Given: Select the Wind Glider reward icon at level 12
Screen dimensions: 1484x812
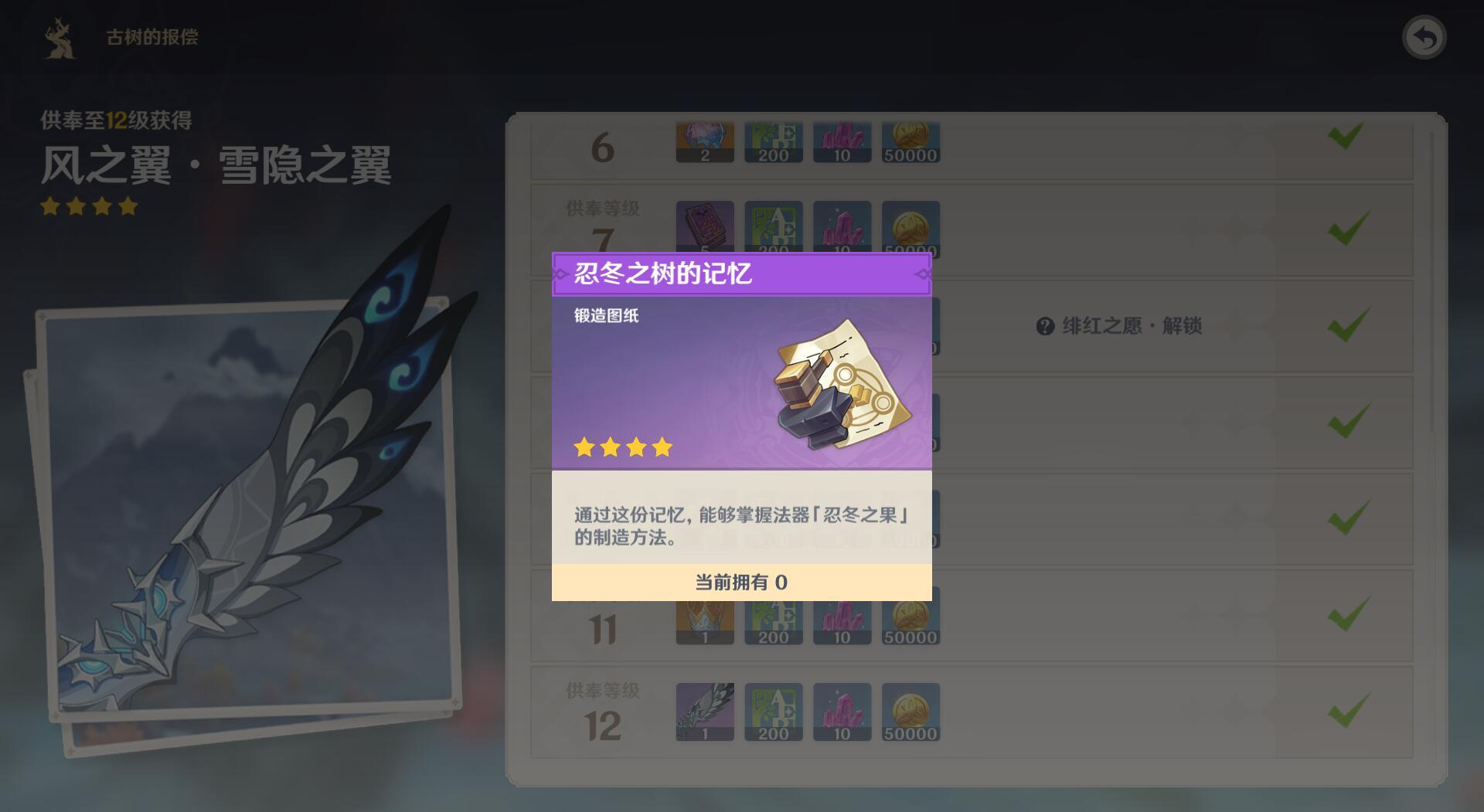Looking at the screenshot, I should [704, 711].
